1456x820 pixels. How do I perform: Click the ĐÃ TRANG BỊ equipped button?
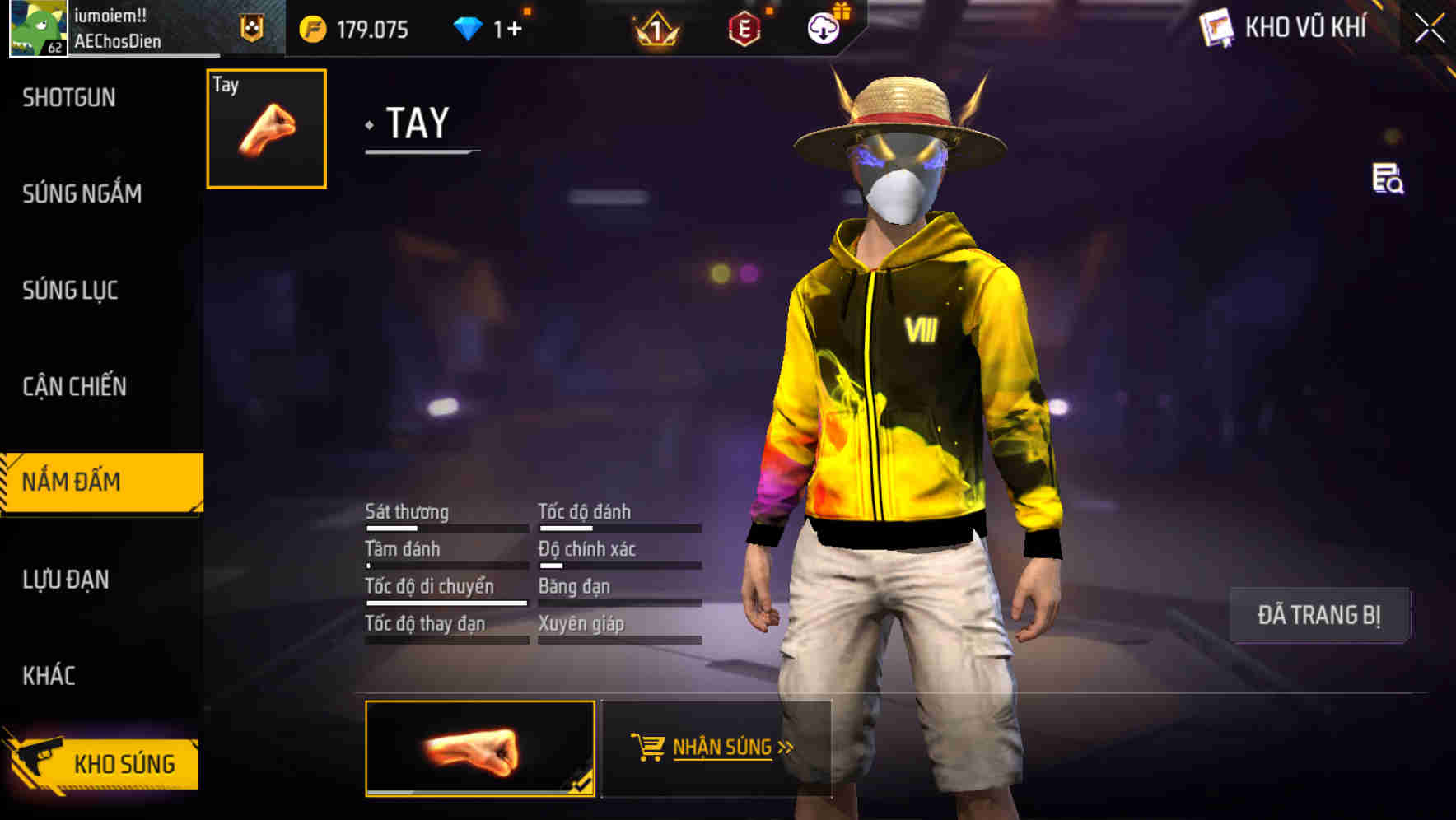[x=1320, y=614]
